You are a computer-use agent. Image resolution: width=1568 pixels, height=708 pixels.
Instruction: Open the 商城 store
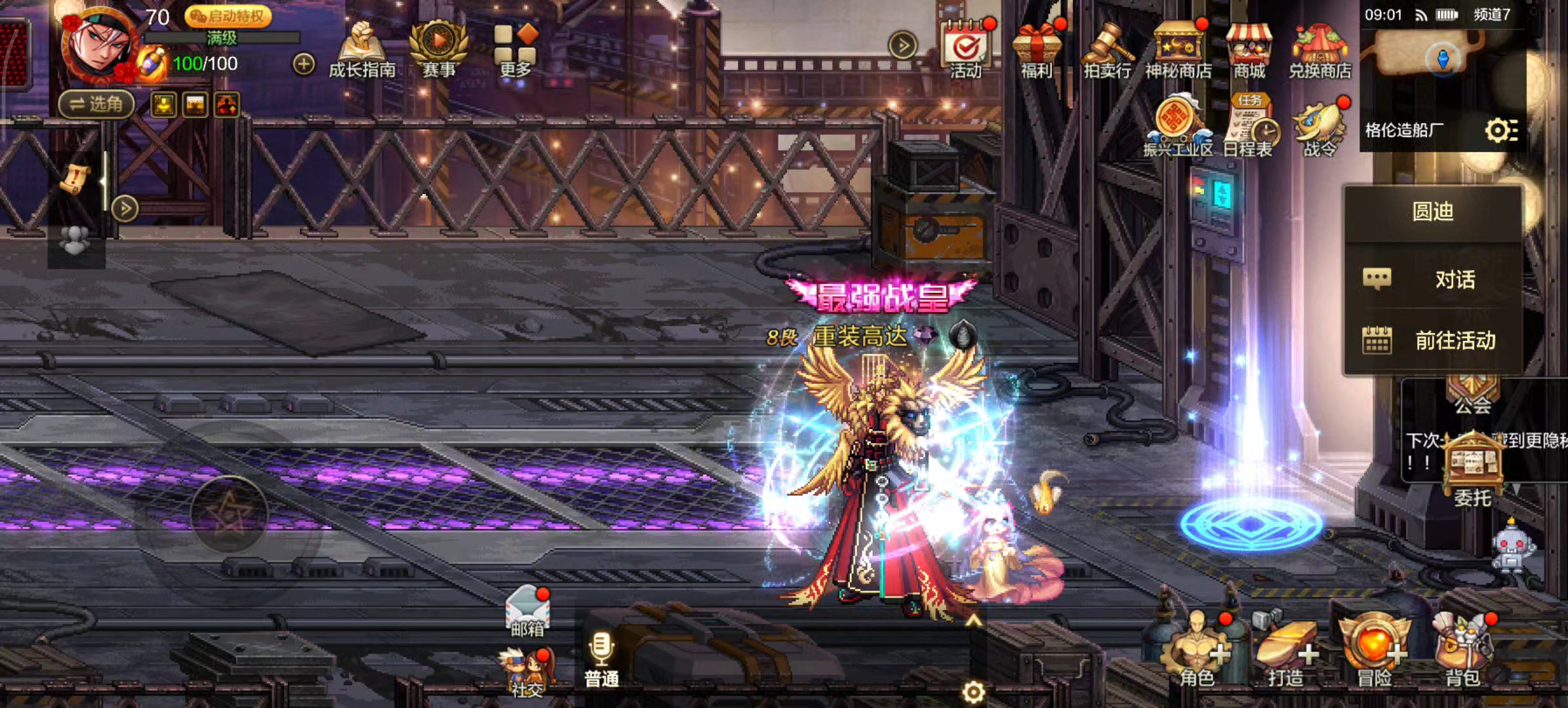click(1249, 50)
